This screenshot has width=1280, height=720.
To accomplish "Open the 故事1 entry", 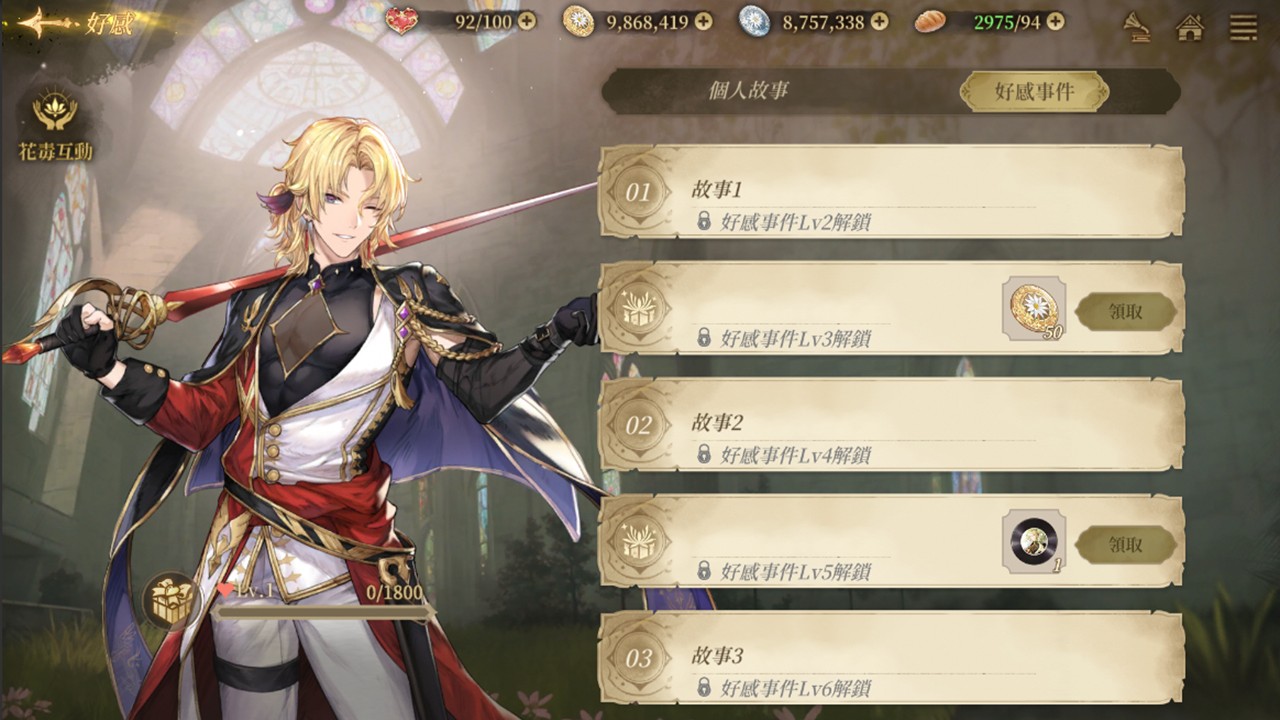I will 890,192.
